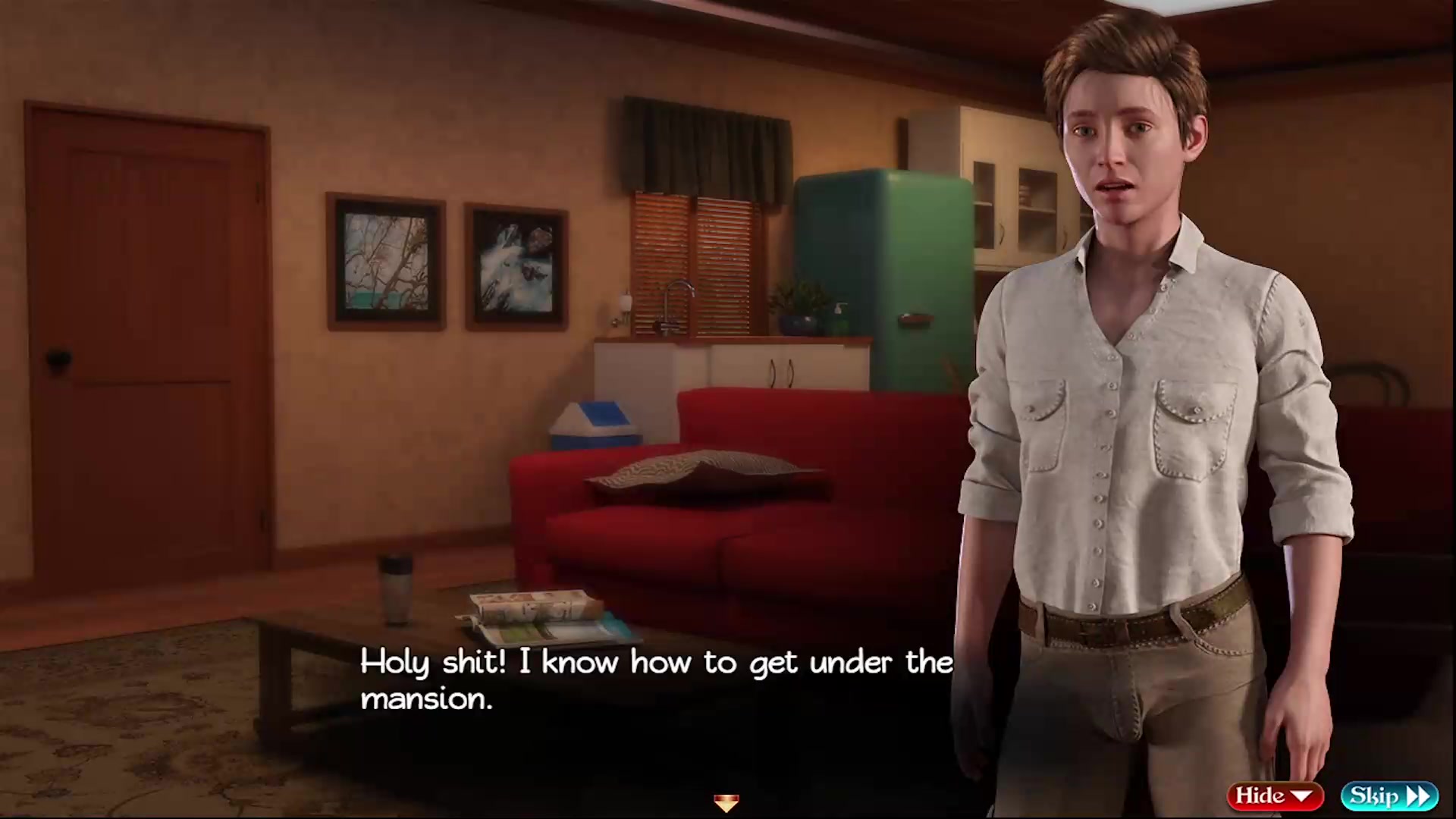Advance dialogue with the red arrow indicator
Screen dimensions: 1456x819
tap(726, 802)
